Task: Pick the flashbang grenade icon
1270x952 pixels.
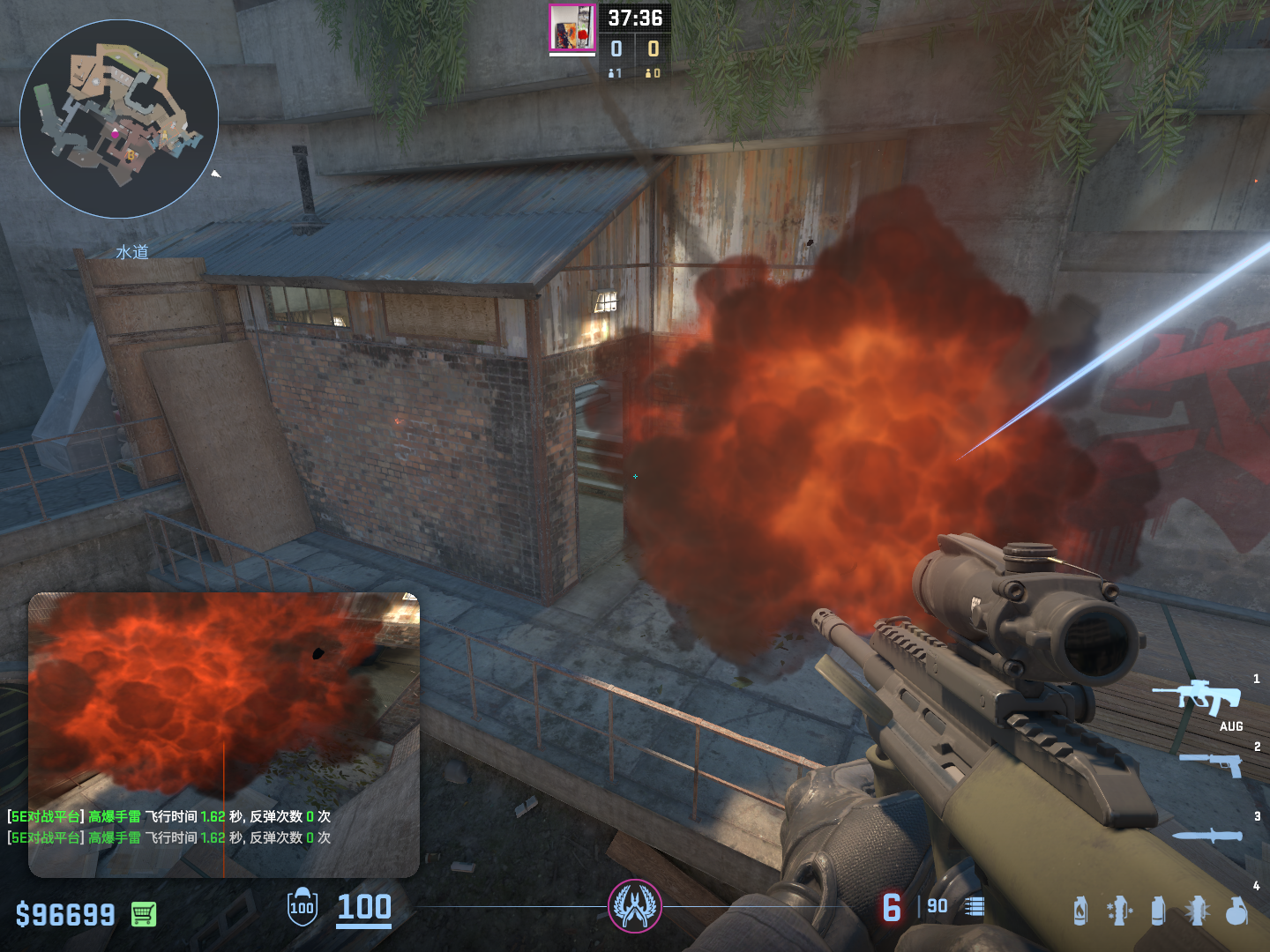Action: click(1197, 911)
